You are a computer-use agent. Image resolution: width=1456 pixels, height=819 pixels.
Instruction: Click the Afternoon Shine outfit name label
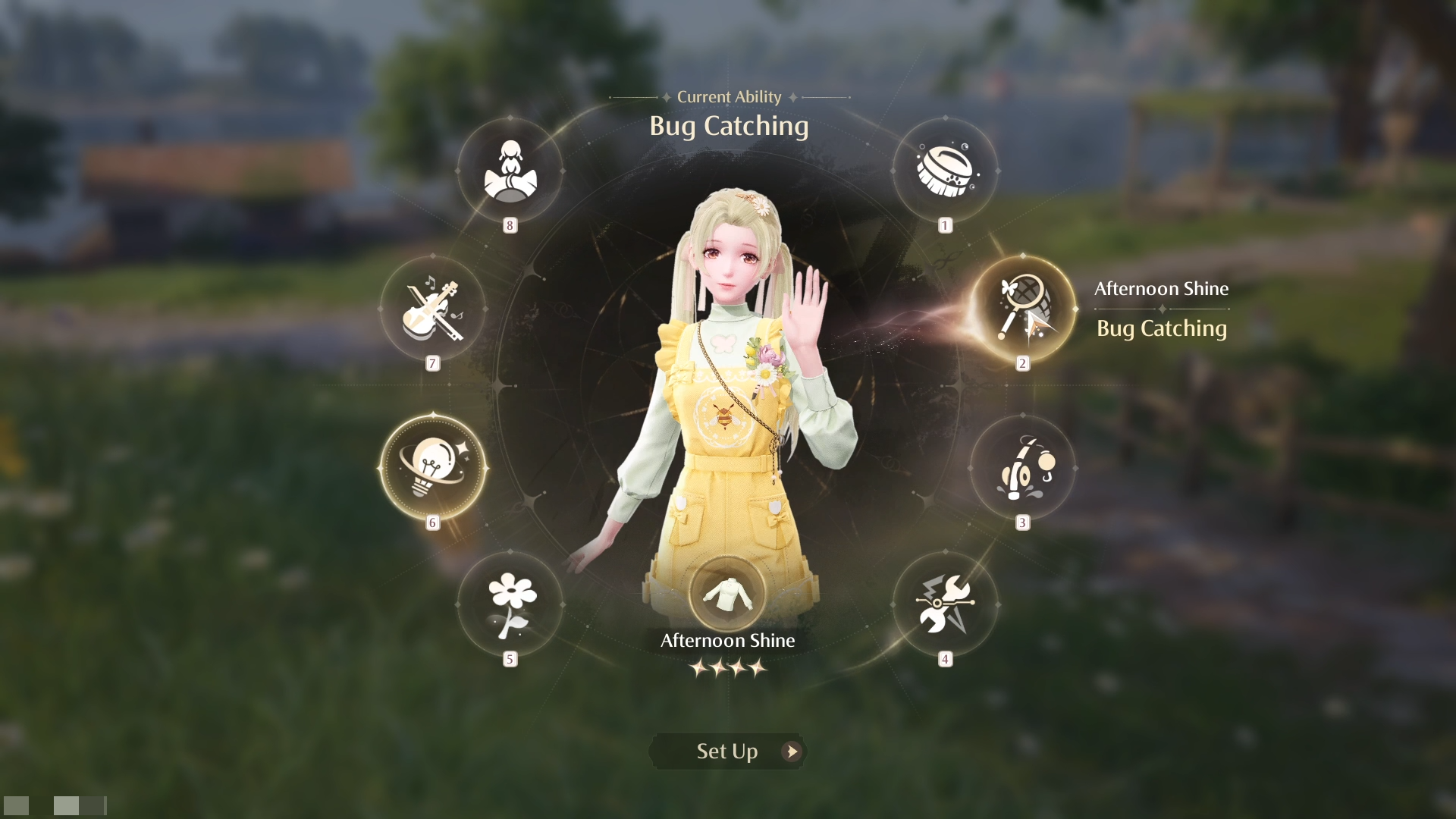pyautogui.click(x=726, y=640)
